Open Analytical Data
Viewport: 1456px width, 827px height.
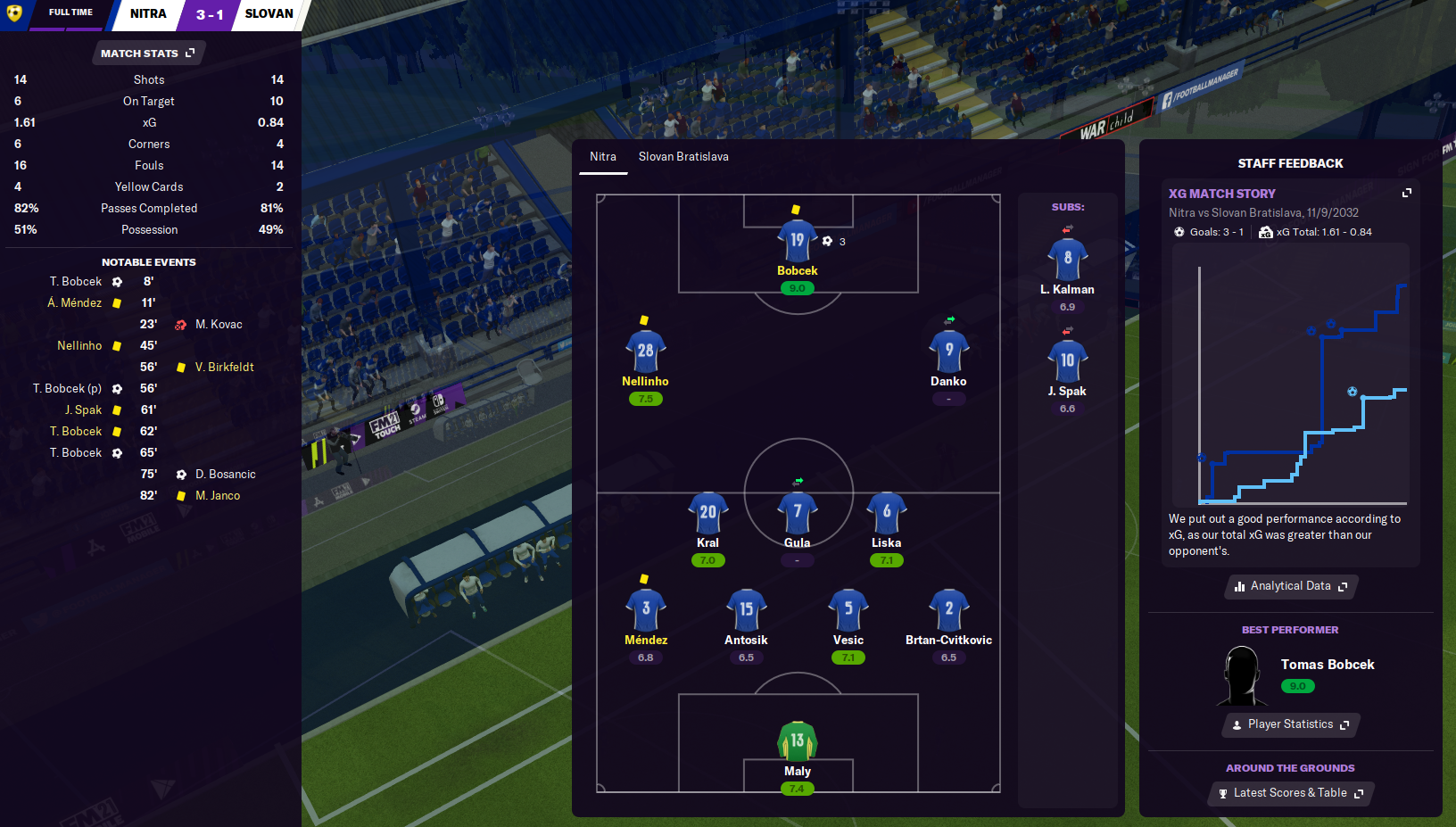pyautogui.click(x=1290, y=586)
